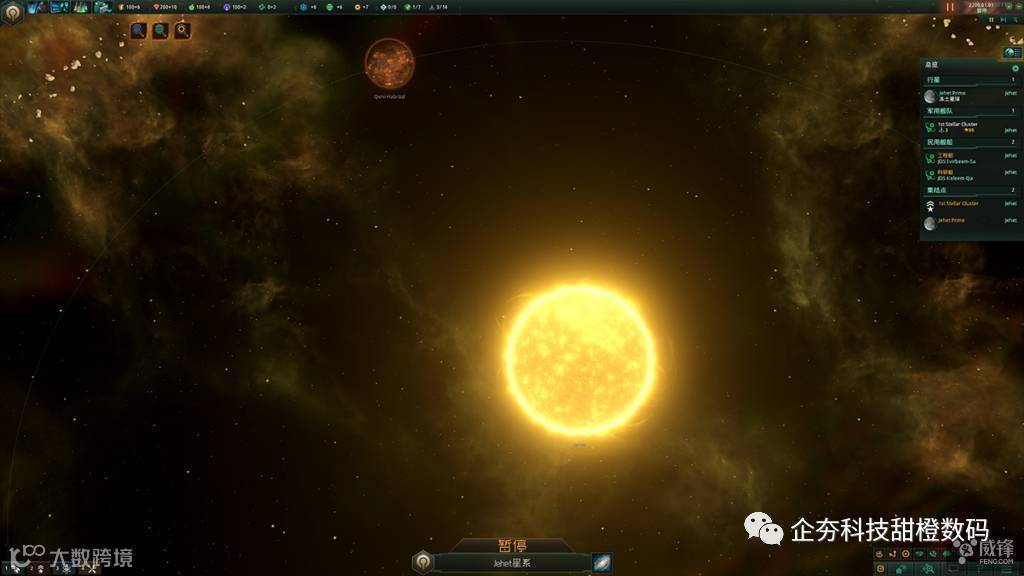Screen dimensions: 1024x576
Task: Click the orange magnifier icon
Action: [182, 31]
